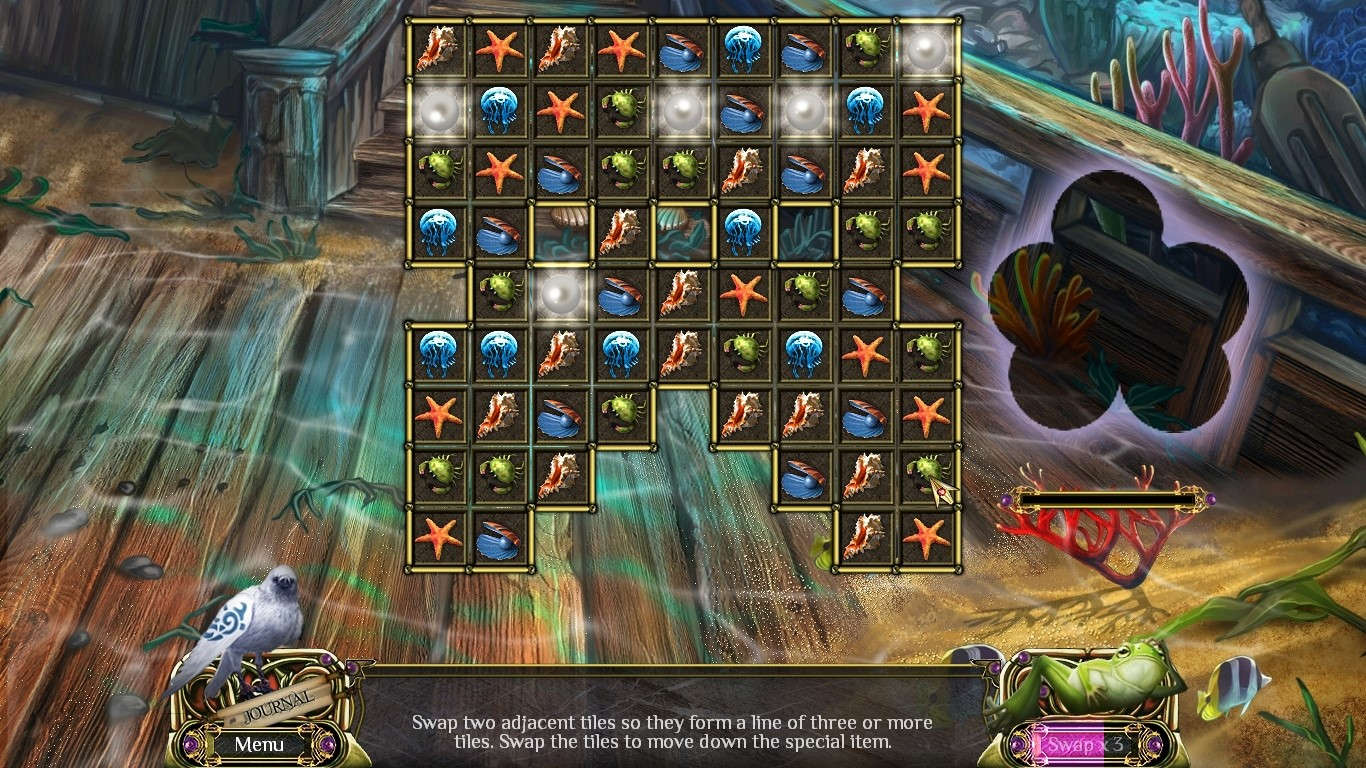This screenshot has width=1366, height=768.
Task: Open the Menu
Action: (x=258, y=745)
